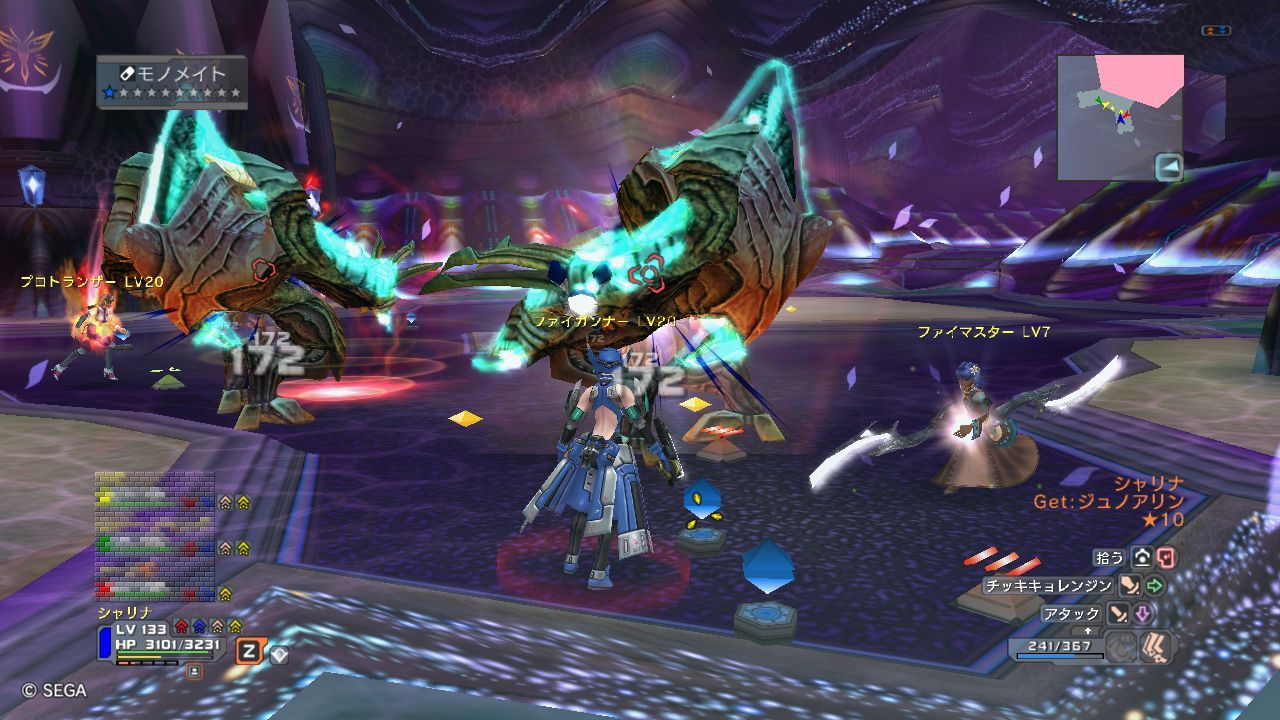Screen dimensions: 1280x720
Task: Click the blue buff arrow status icon
Action: 199,627
